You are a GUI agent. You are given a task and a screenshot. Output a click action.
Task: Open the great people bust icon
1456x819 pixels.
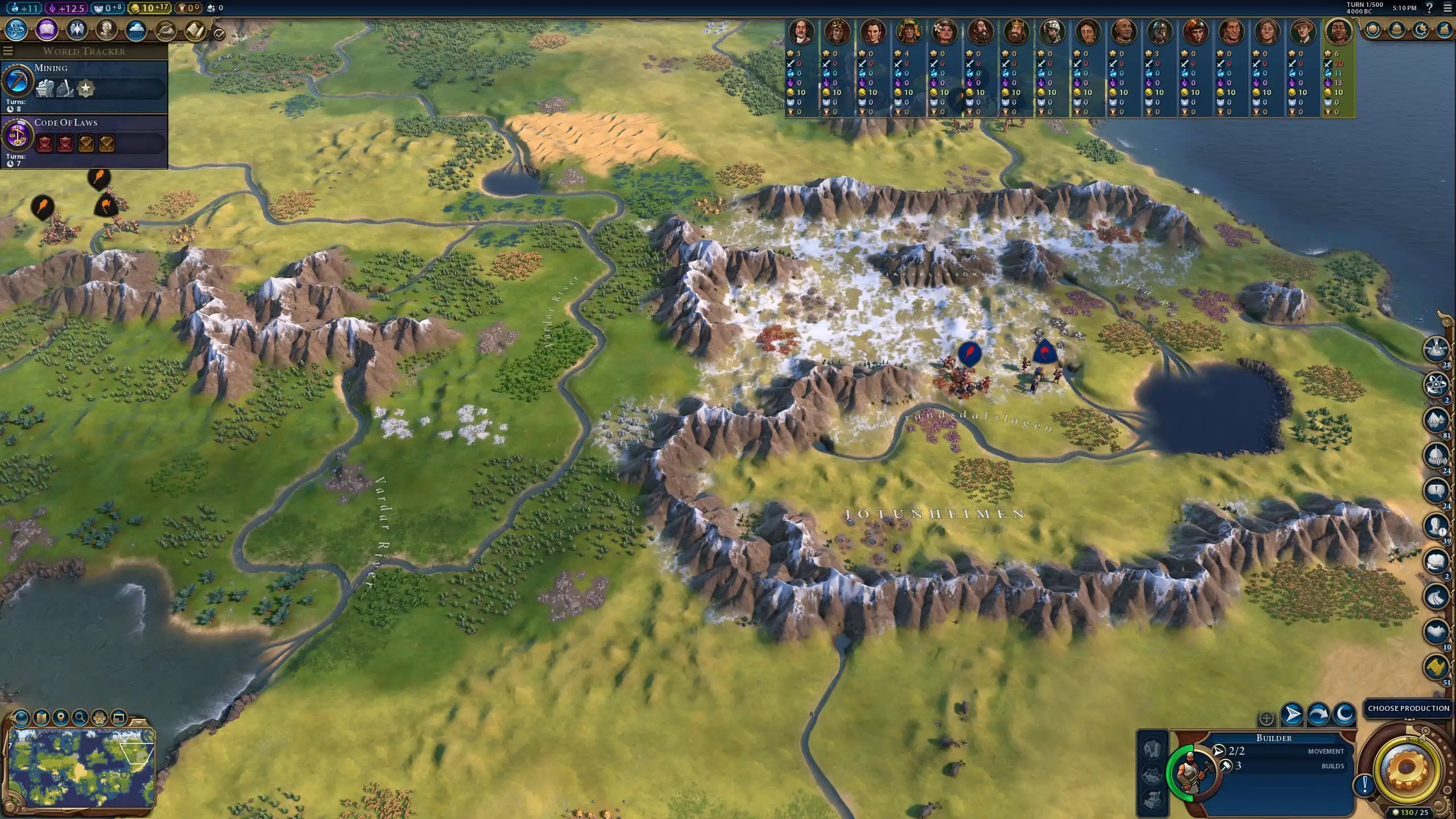click(x=106, y=30)
